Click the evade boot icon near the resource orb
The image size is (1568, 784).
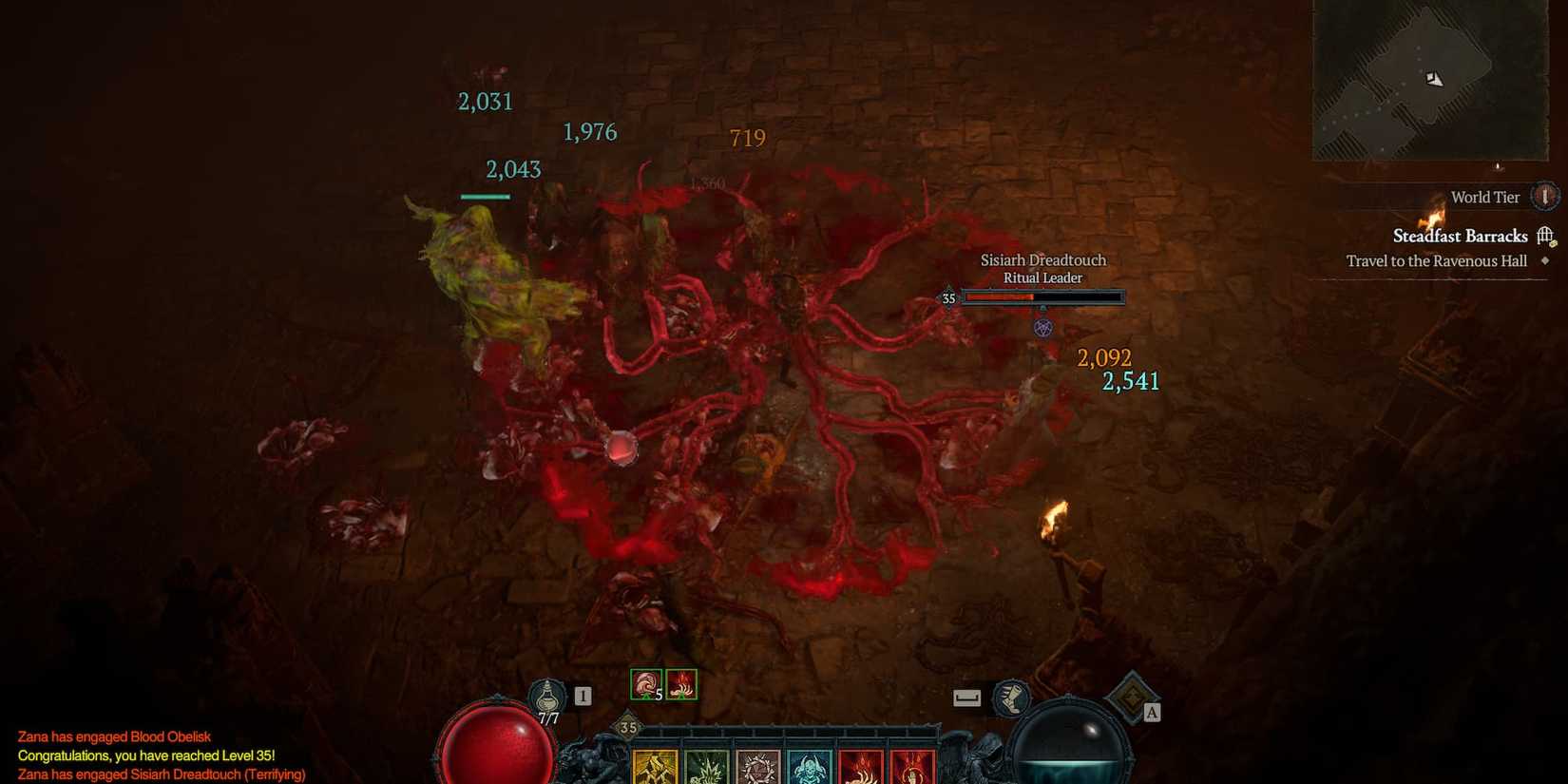(1012, 696)
